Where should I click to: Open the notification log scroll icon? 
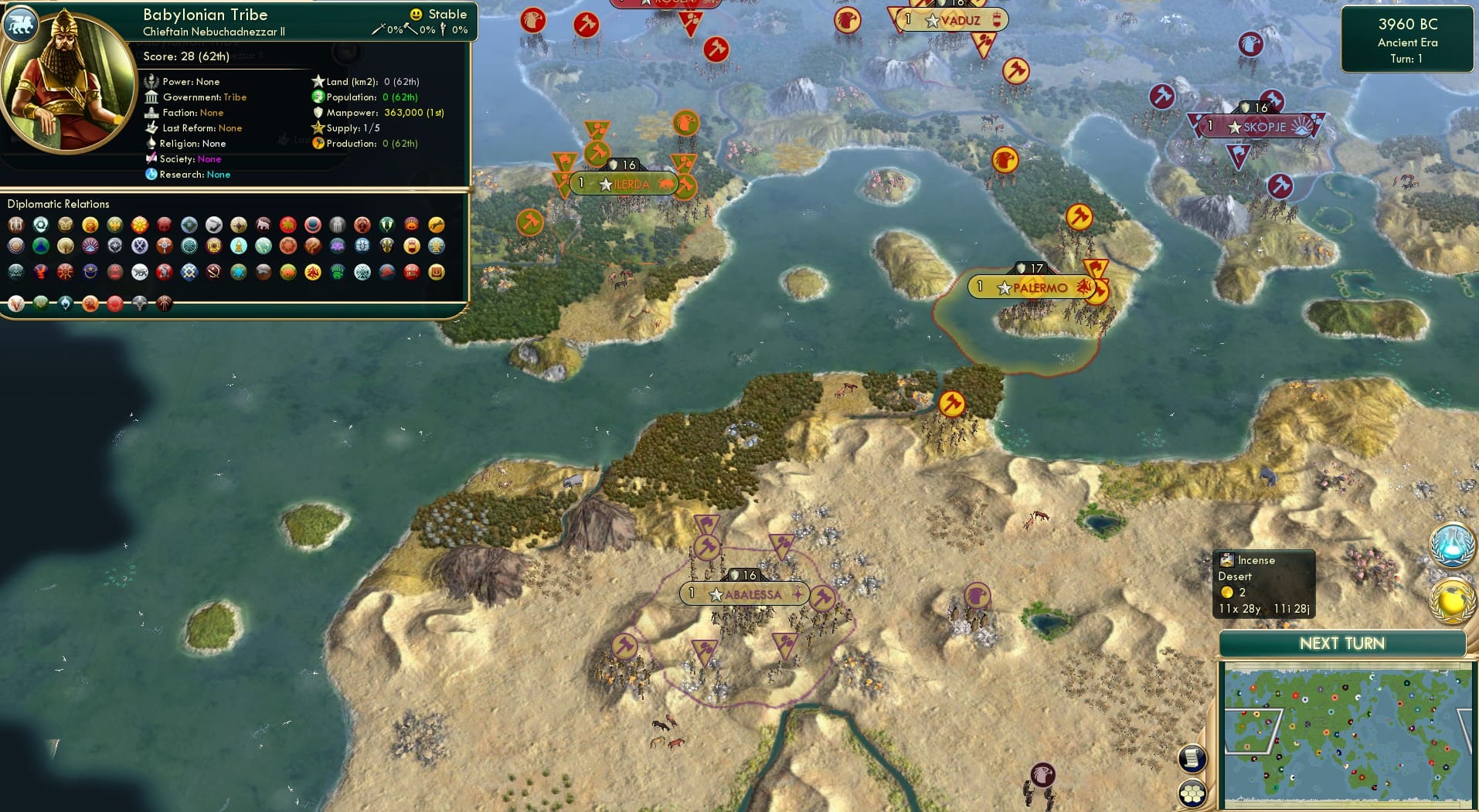1192,759
